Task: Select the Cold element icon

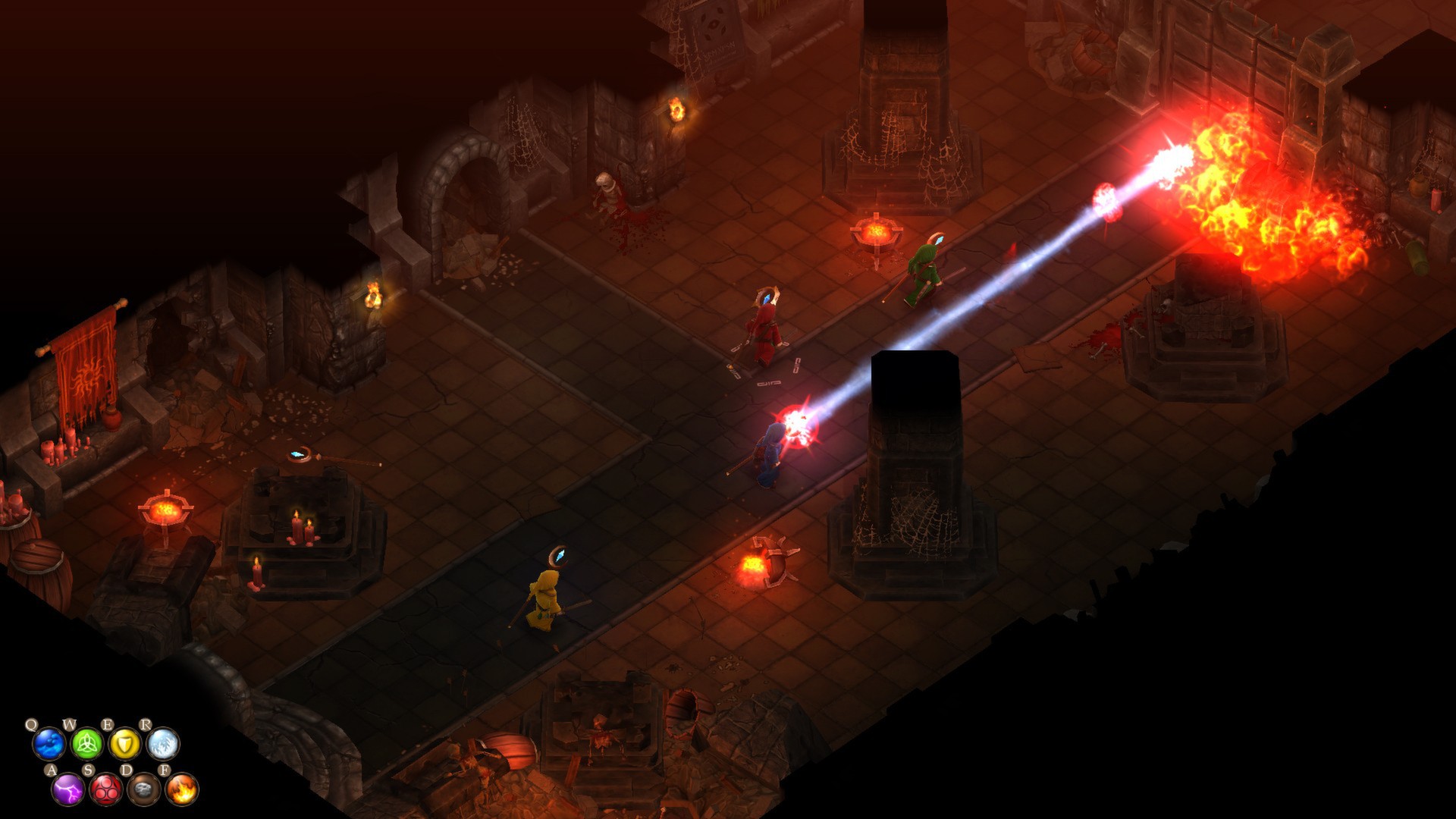Action: [x=164, y=744]
